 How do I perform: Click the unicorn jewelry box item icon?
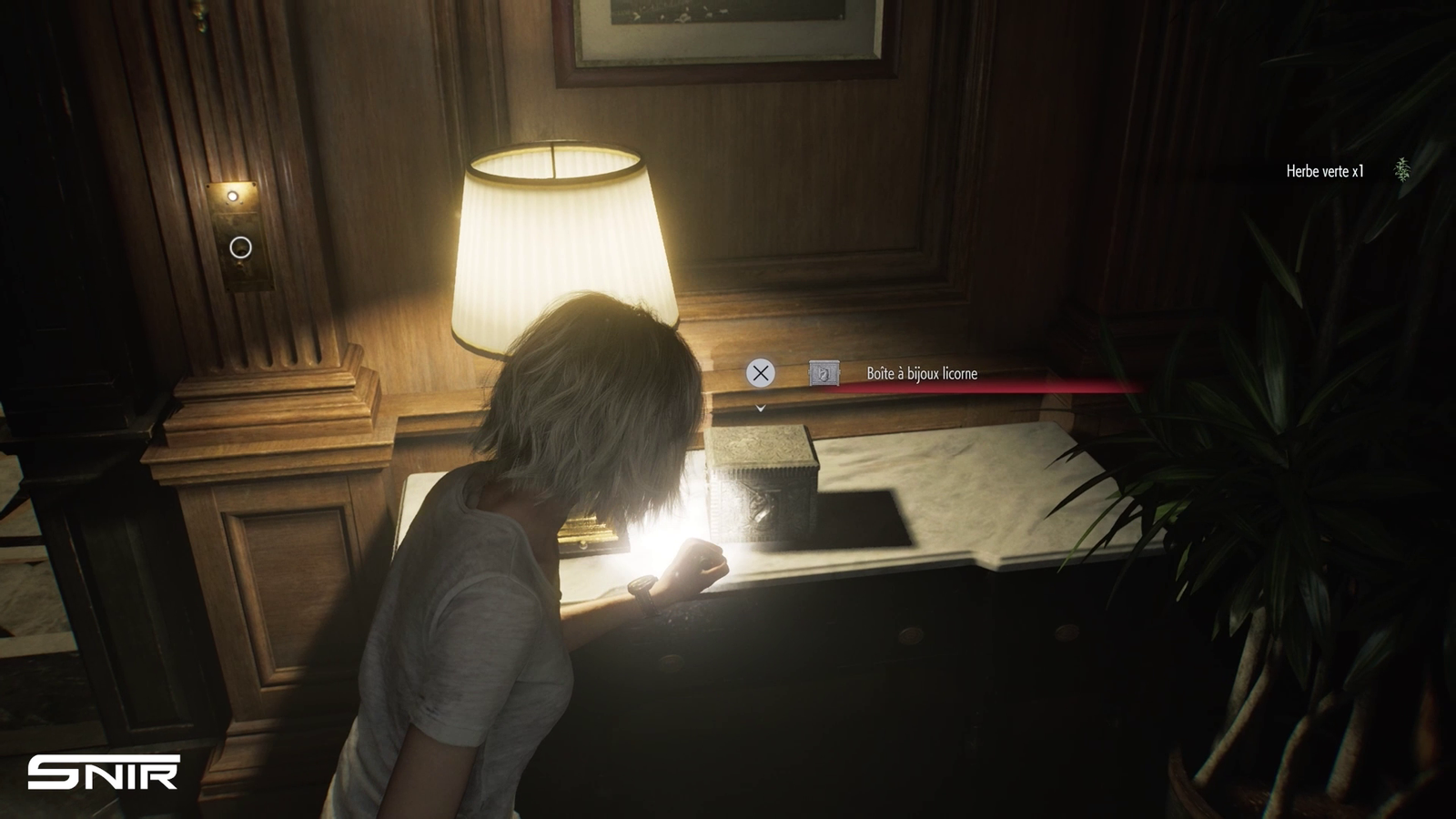(x=824, y=373)
